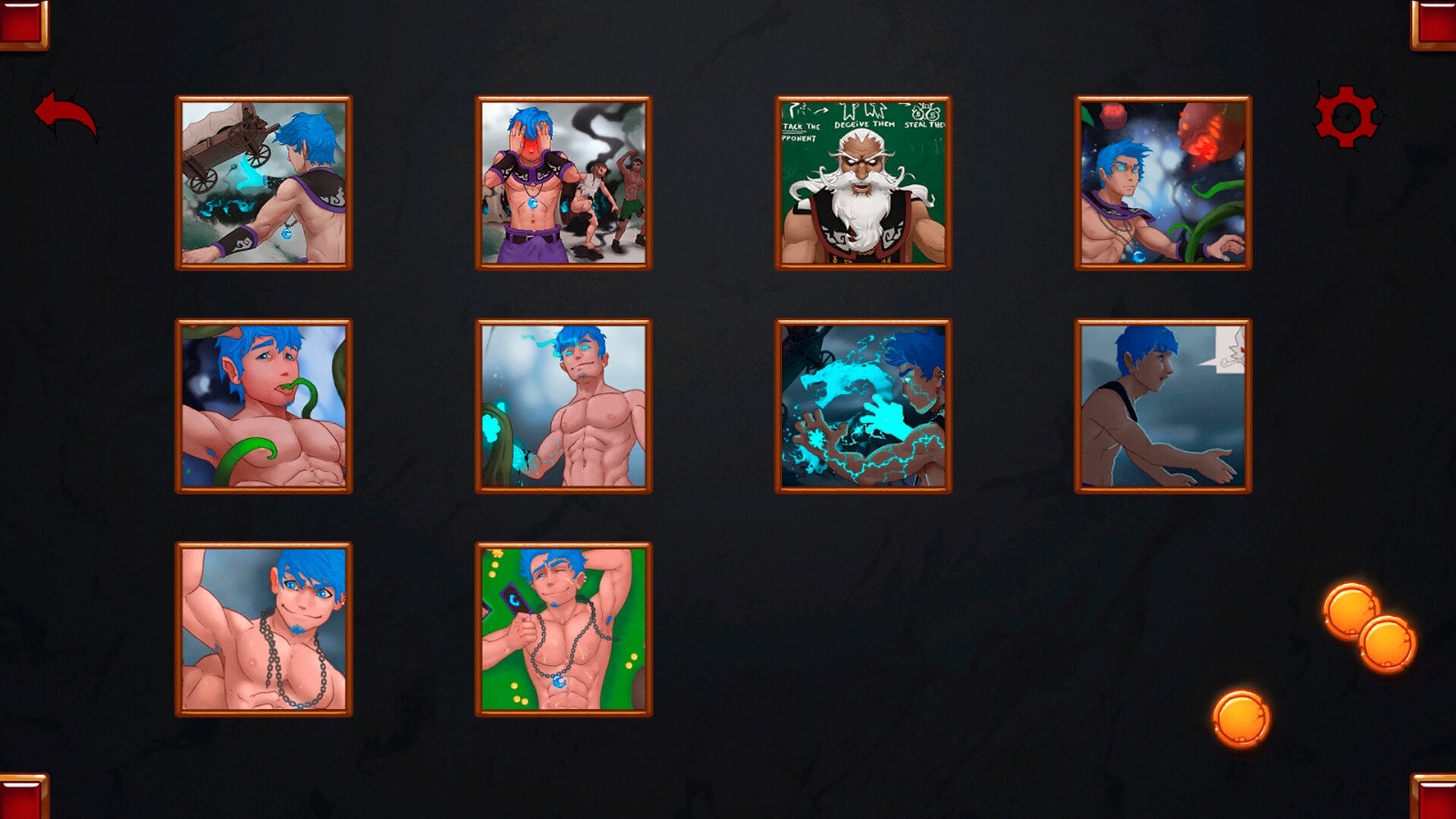Viewport: 1456px width, 819px height.
Task: Select the smiling close-up with chain necklace
Action: click(x=264, y=629)
